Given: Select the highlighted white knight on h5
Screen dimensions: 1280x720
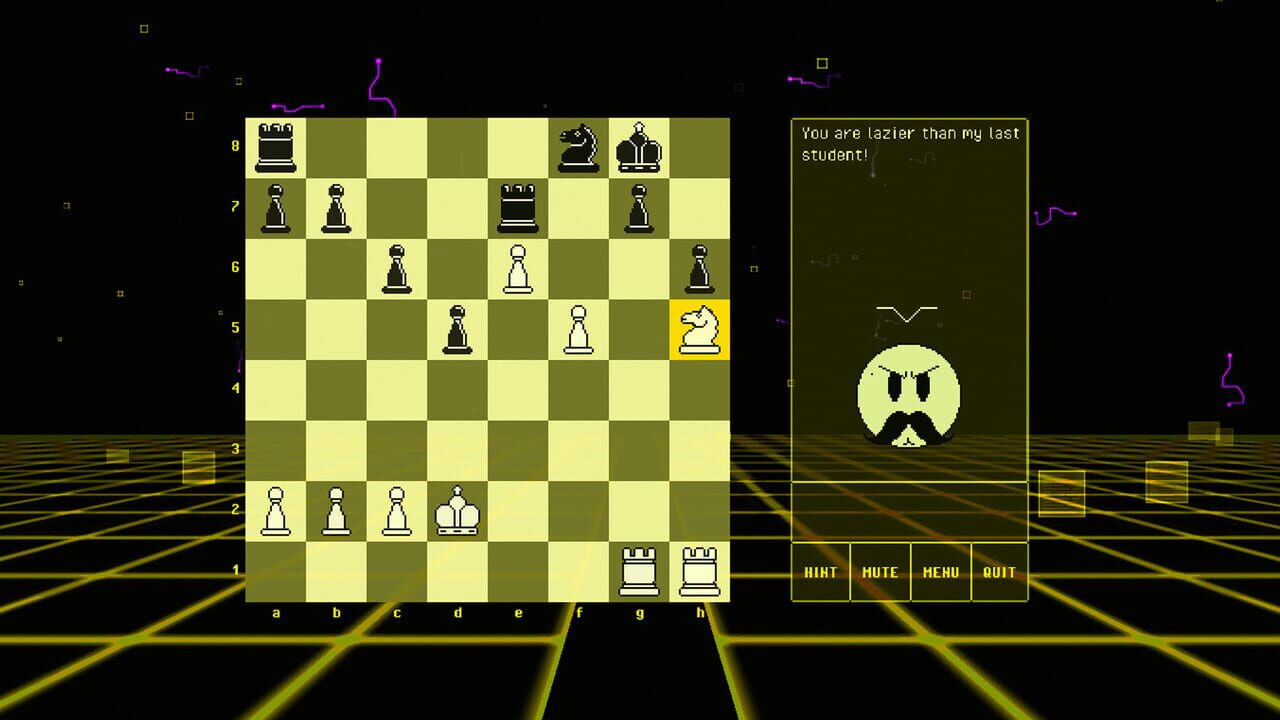Looking at the screenshot, I should pyautogui.click(x=700, y=330).
